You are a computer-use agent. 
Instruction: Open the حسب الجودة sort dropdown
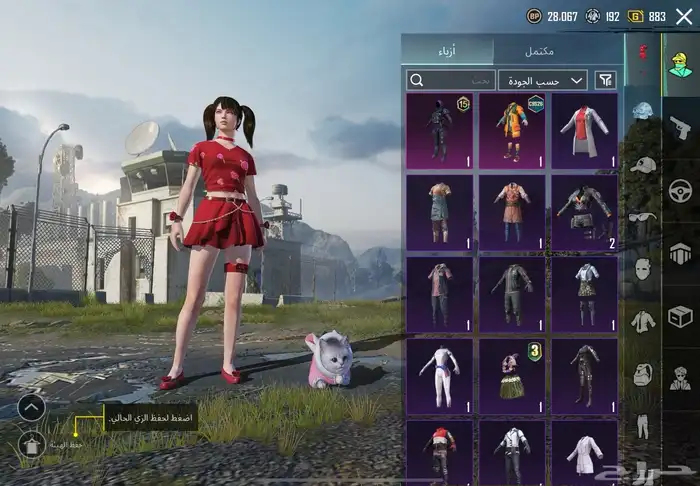(x=543, y=80)
